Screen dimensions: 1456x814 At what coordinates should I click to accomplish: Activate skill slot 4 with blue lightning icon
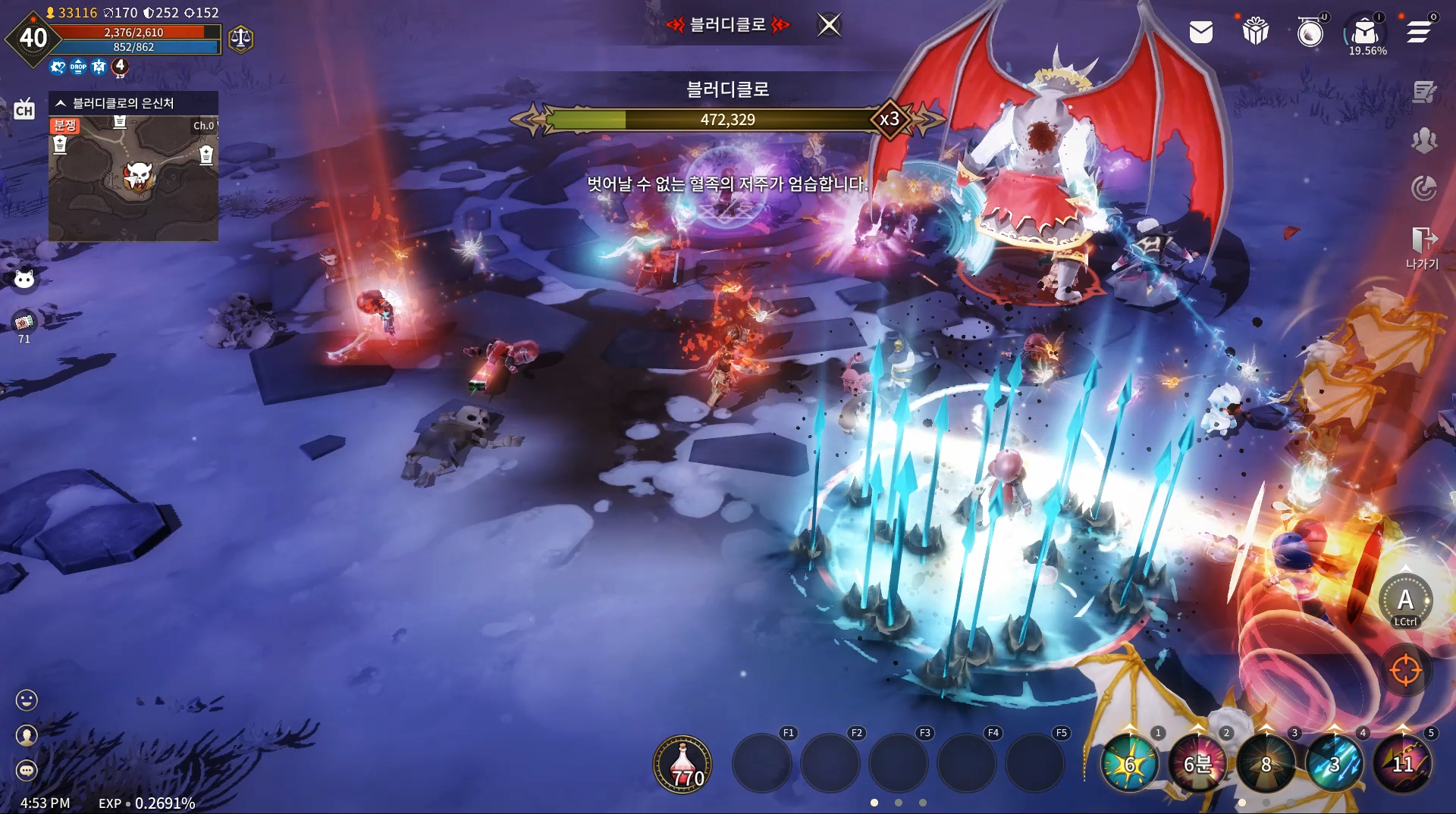1334,764
